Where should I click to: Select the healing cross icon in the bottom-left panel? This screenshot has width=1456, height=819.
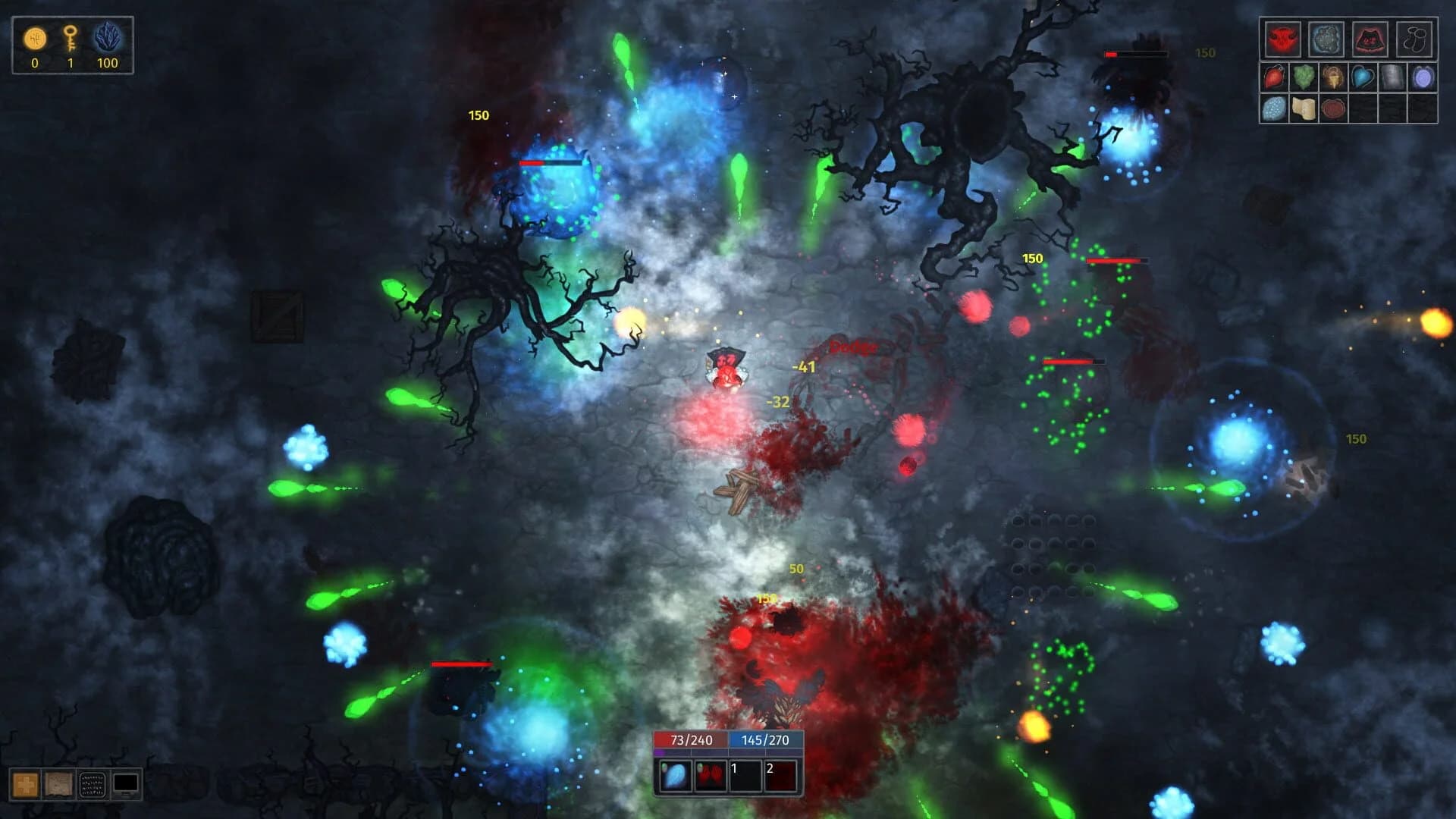[24, 783]
